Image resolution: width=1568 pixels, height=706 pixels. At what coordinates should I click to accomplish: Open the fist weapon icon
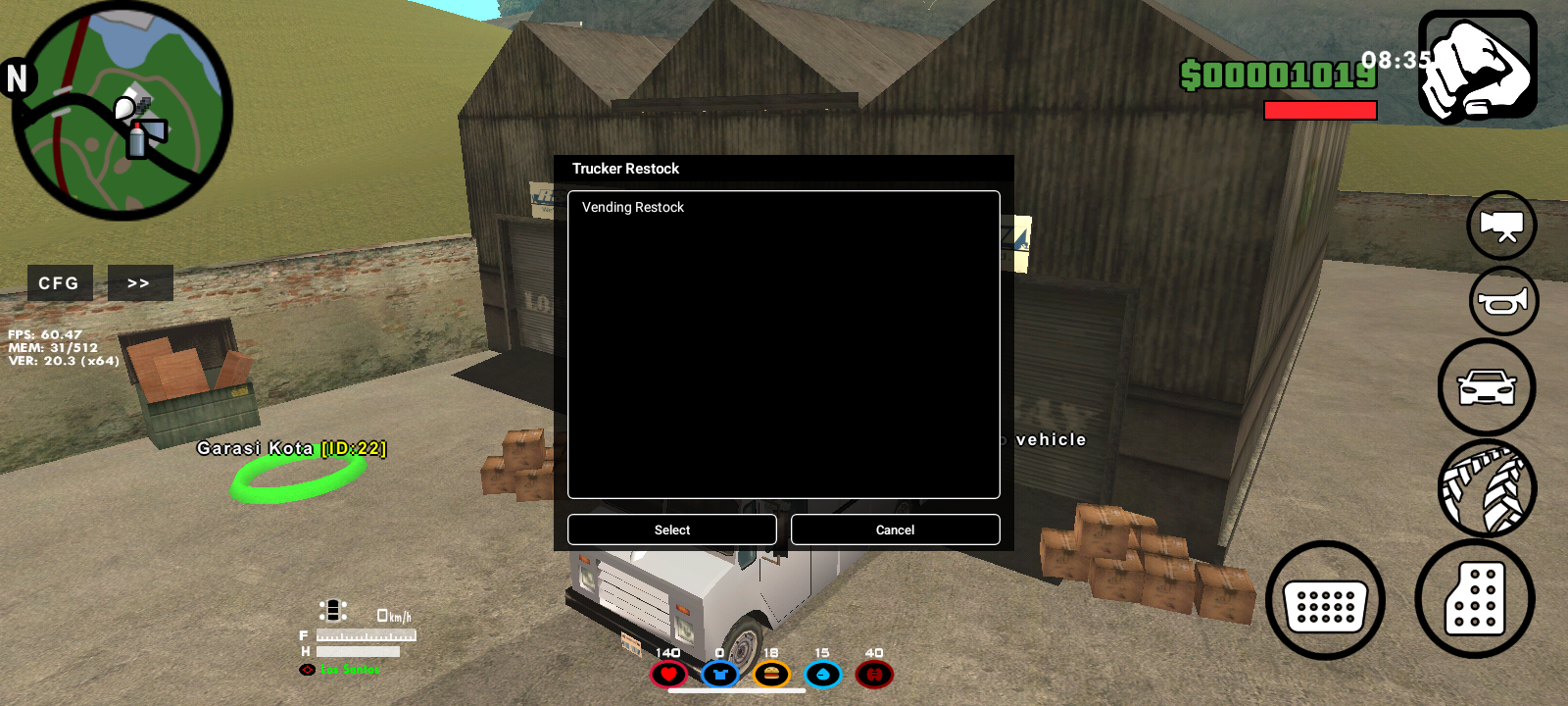click(x=1478, y=67)
